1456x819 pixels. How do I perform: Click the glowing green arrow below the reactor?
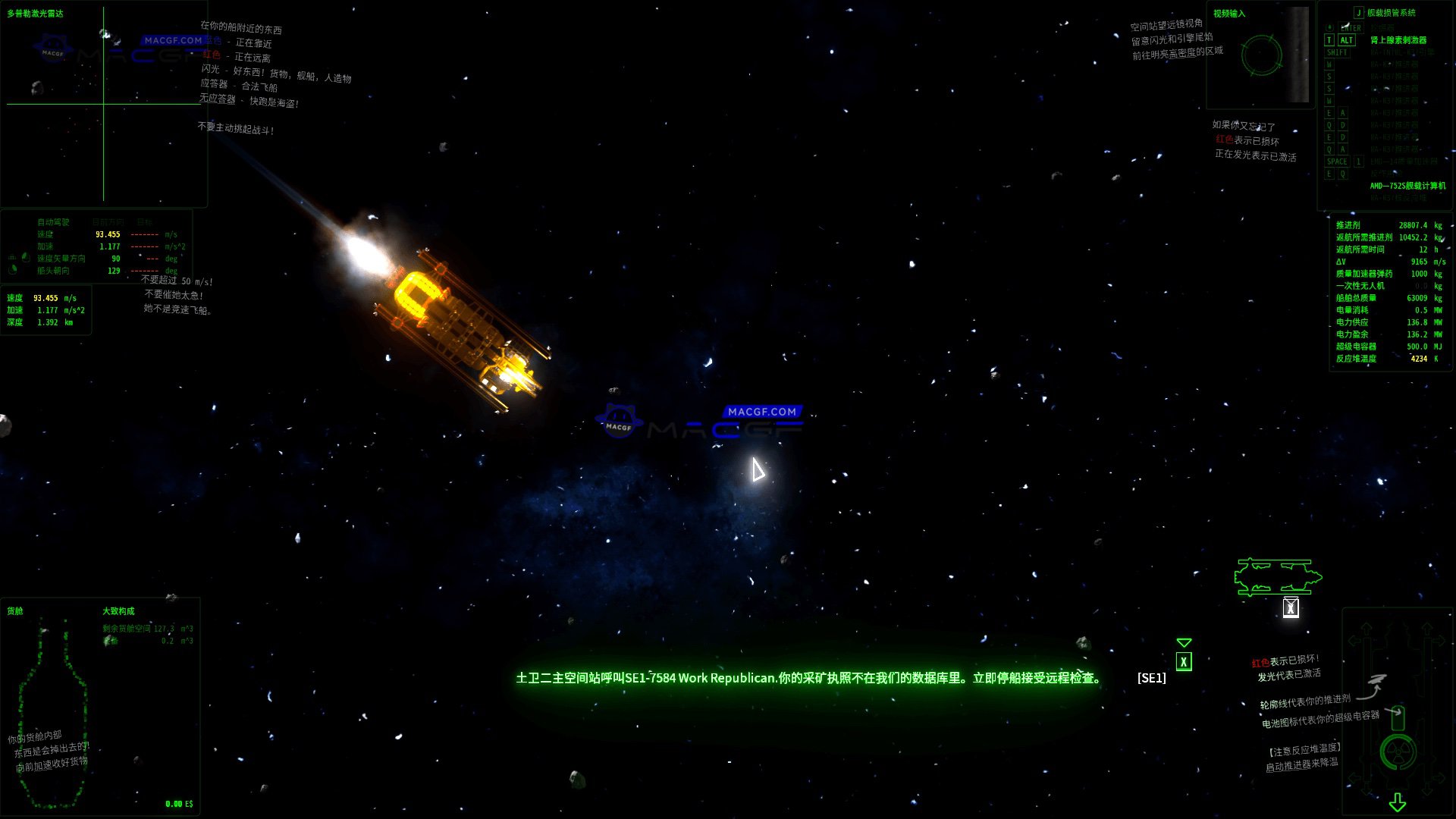point(1397,802)
